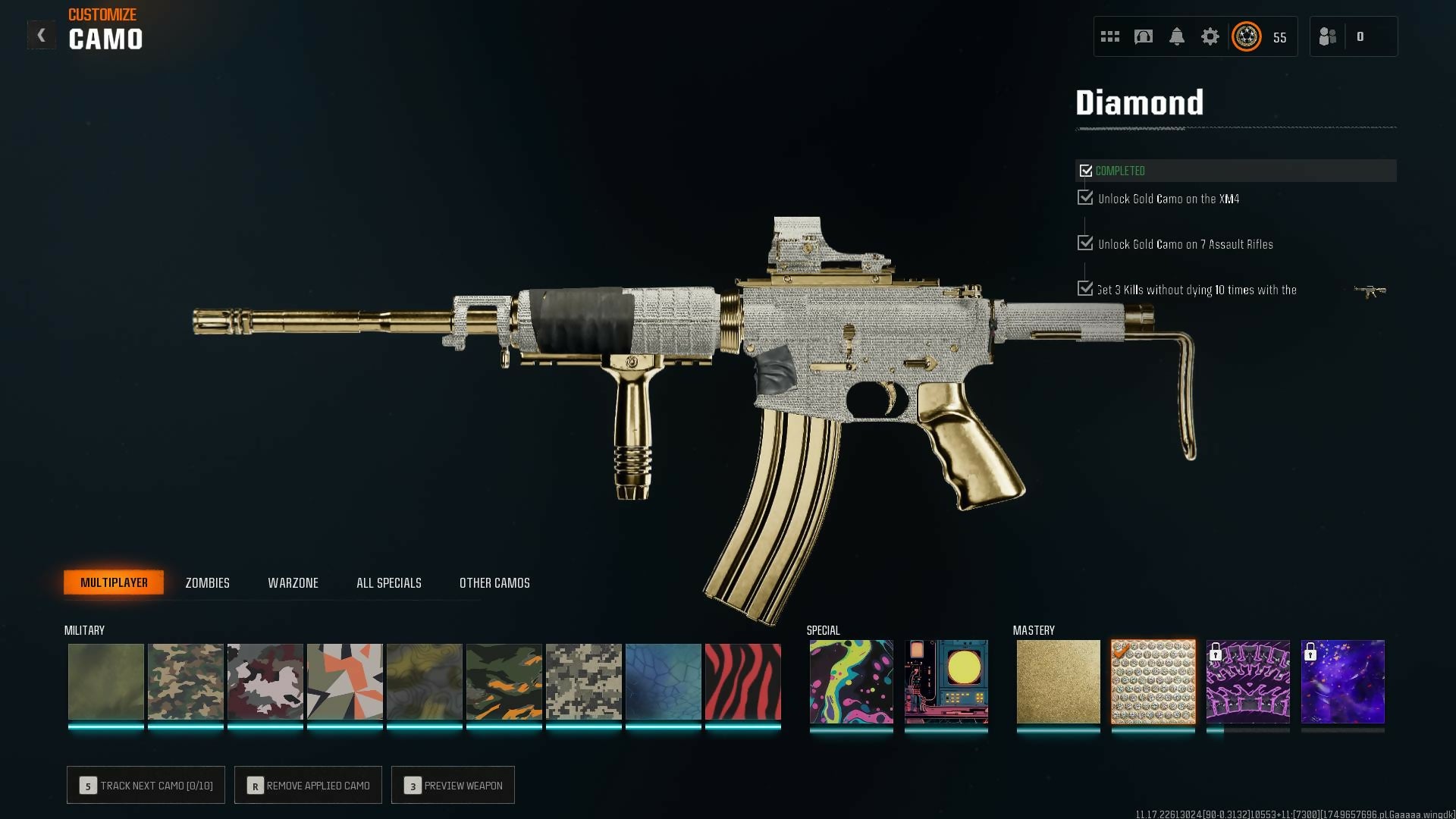Select the Gold mastery camo
The height and width of the screenshot is (819, 1456).
[x=1058, y=682]
